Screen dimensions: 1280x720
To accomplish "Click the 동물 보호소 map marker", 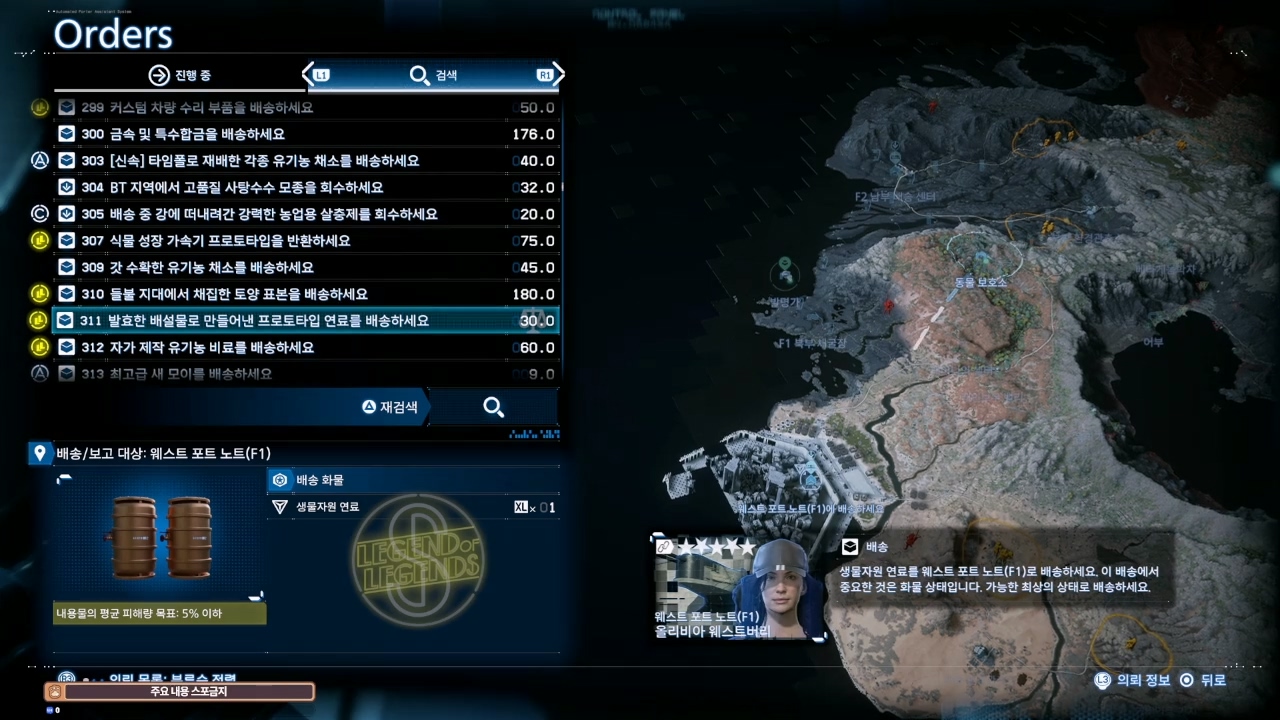I will [980, 282].
